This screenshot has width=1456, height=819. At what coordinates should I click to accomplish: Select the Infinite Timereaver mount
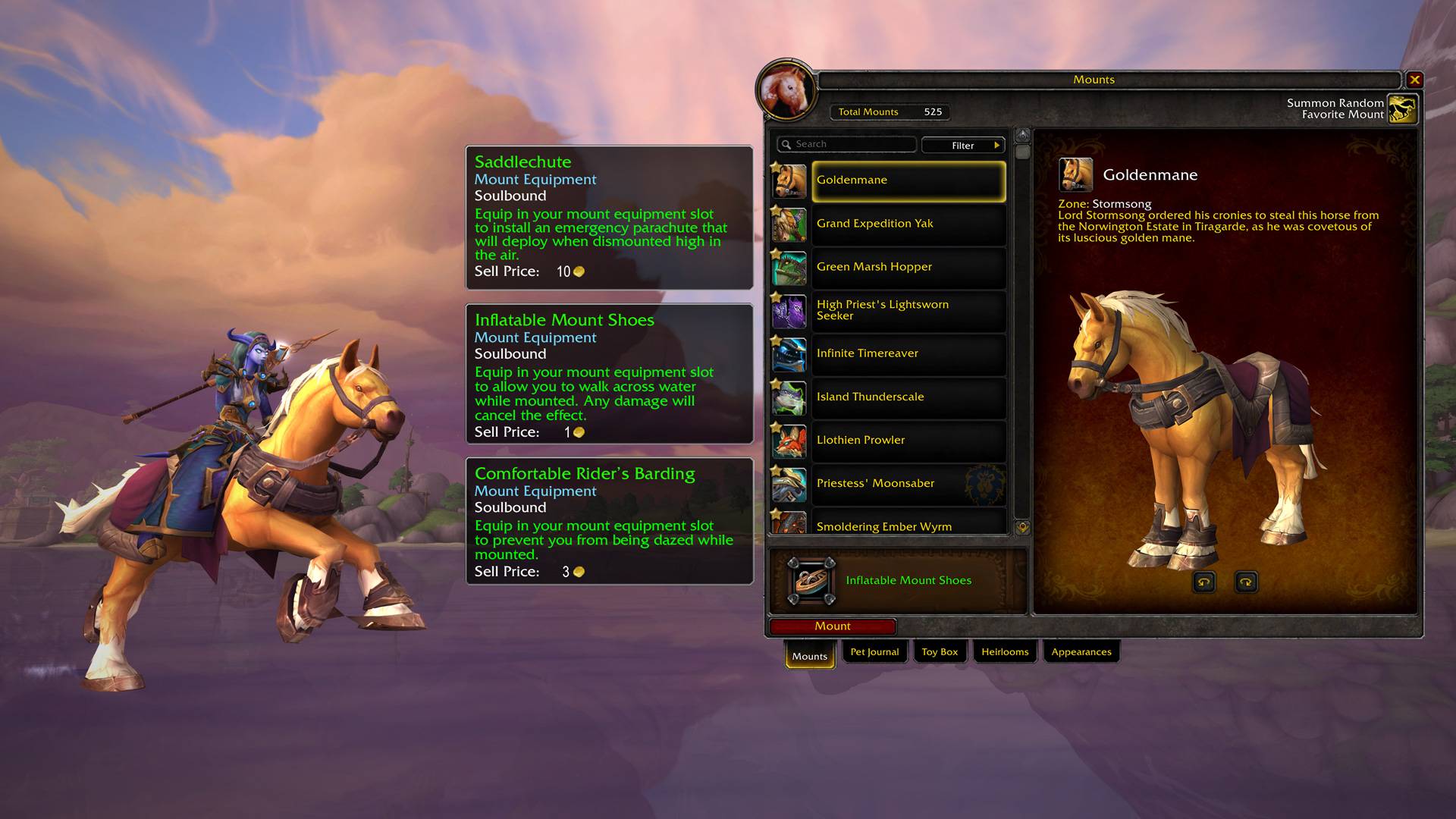tap(908, 353)
